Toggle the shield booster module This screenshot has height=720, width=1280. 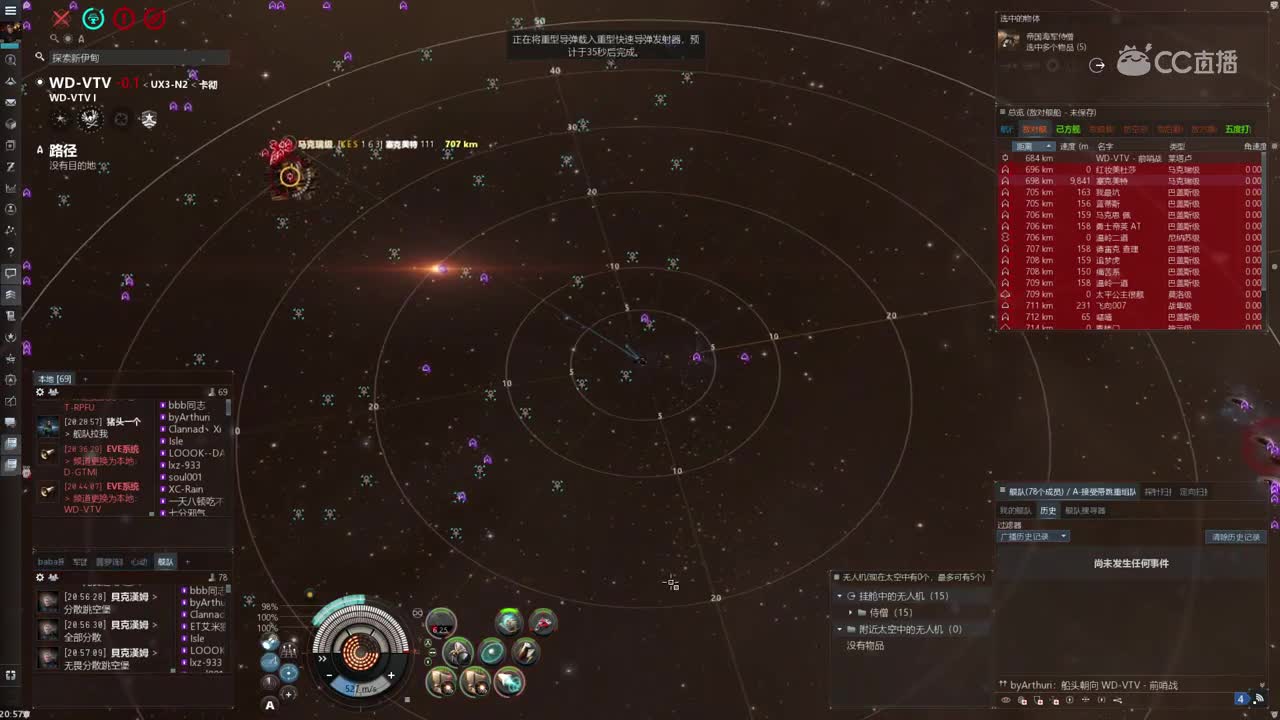491,650
